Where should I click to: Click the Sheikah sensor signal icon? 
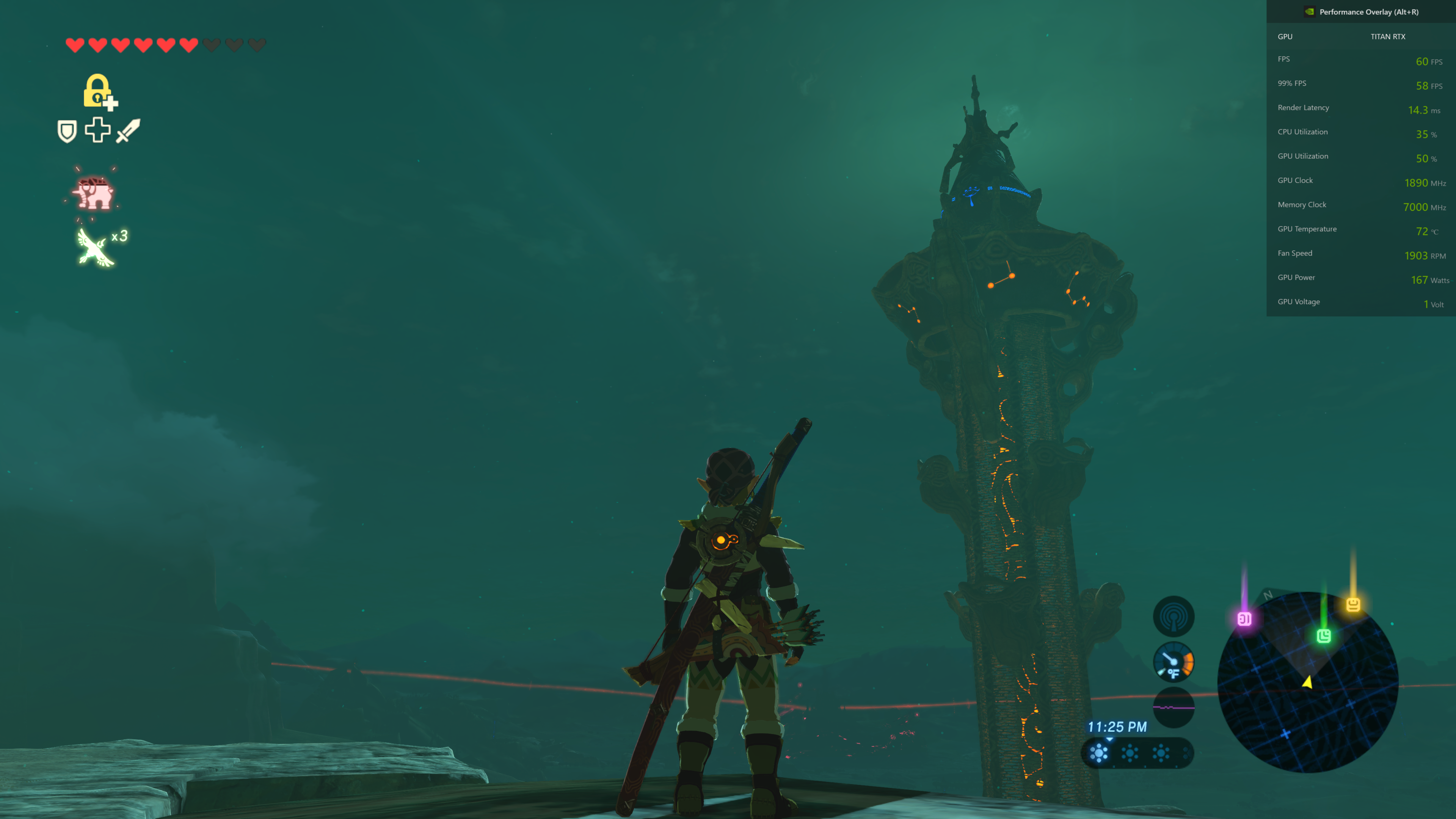1174,617
